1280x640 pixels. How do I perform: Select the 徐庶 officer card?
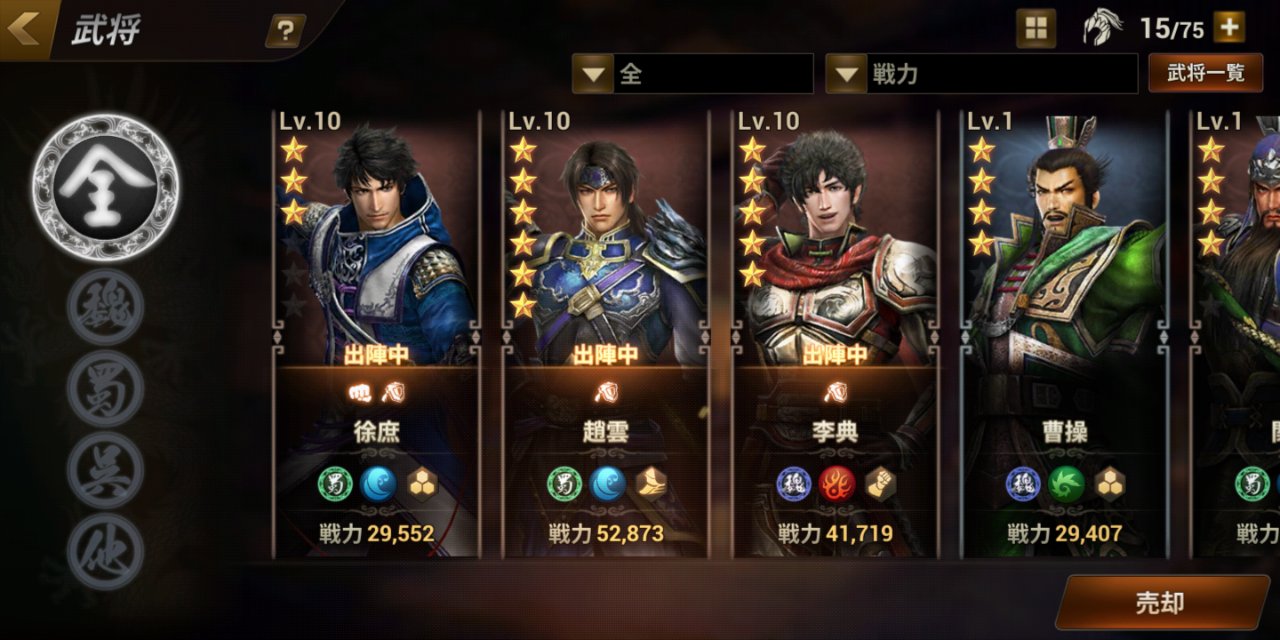(x=376, y=332)
